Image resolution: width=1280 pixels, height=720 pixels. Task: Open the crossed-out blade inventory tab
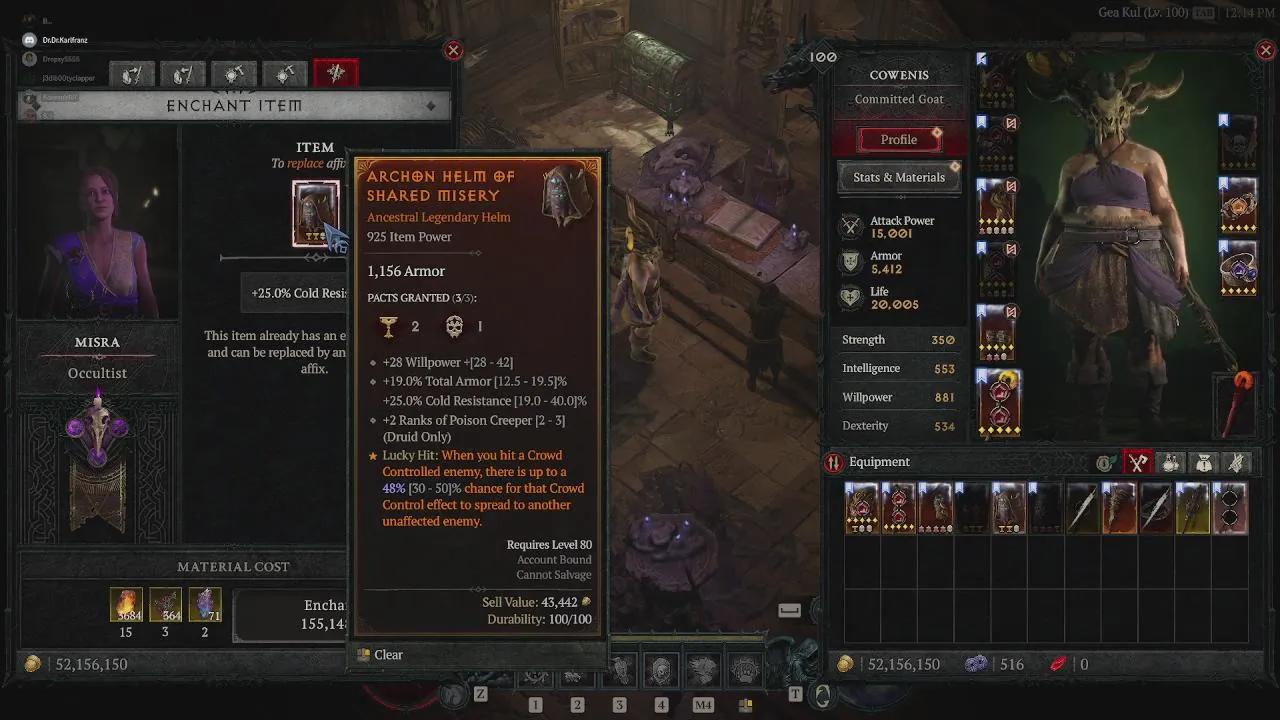coord(1237,462)
